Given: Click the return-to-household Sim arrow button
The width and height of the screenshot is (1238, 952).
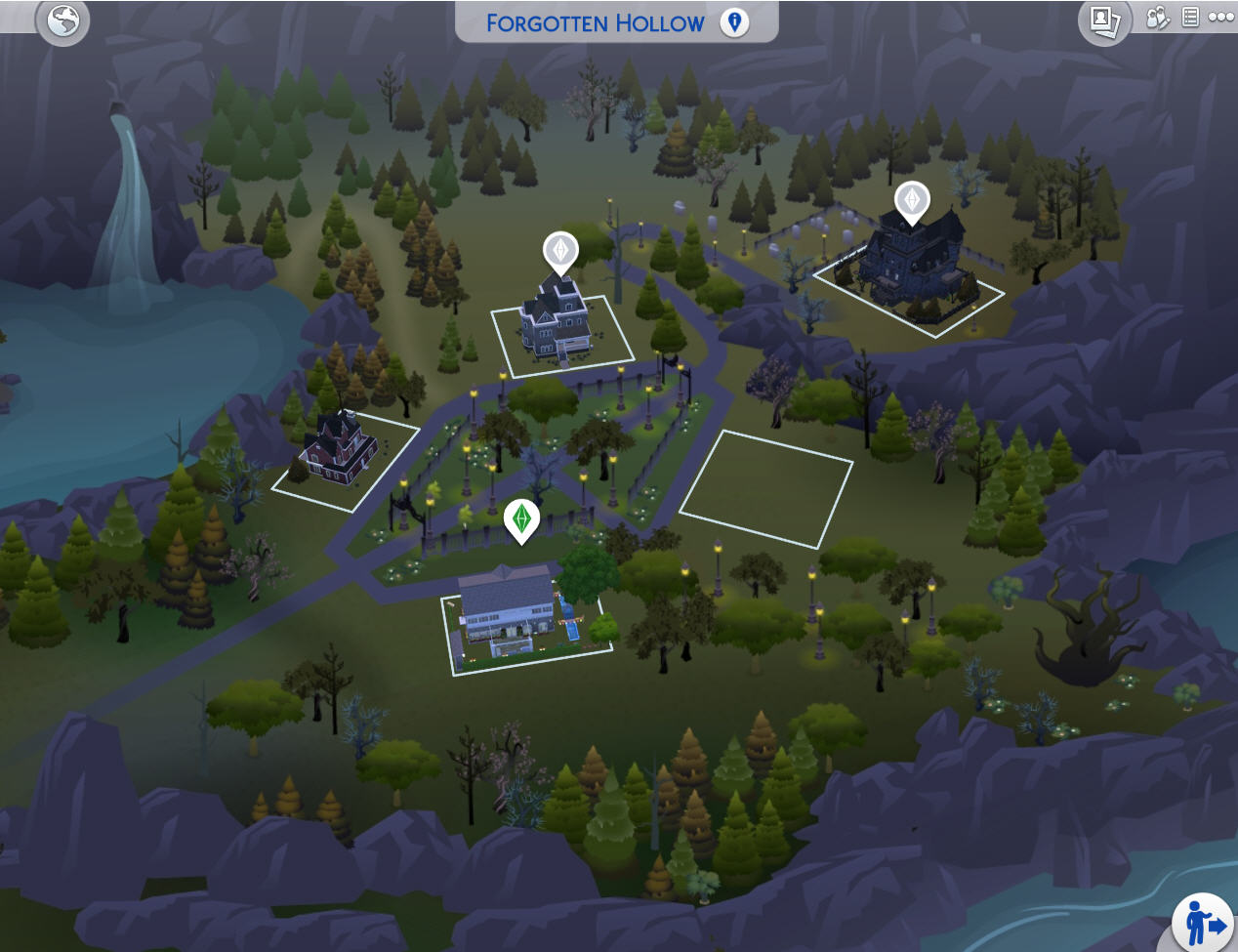Looking at the screenshot, I should pyautogui.click(x=1204, y=923).
